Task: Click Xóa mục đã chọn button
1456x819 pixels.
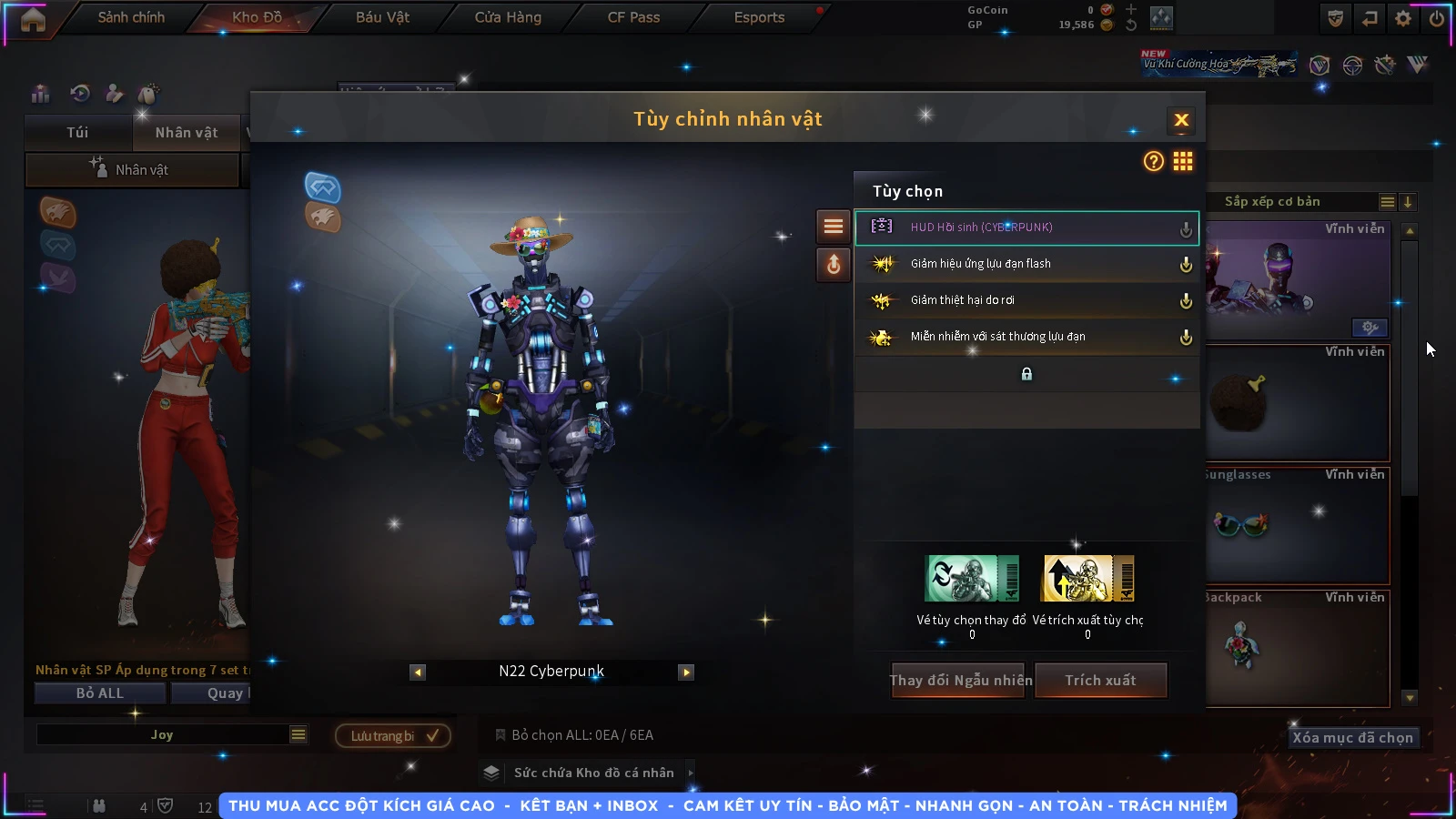Action: click(1352, 737)
